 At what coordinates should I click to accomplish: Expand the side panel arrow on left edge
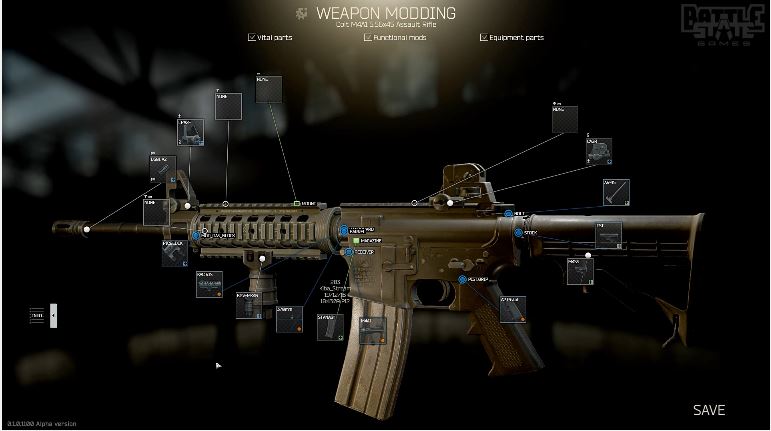point(53,316)
